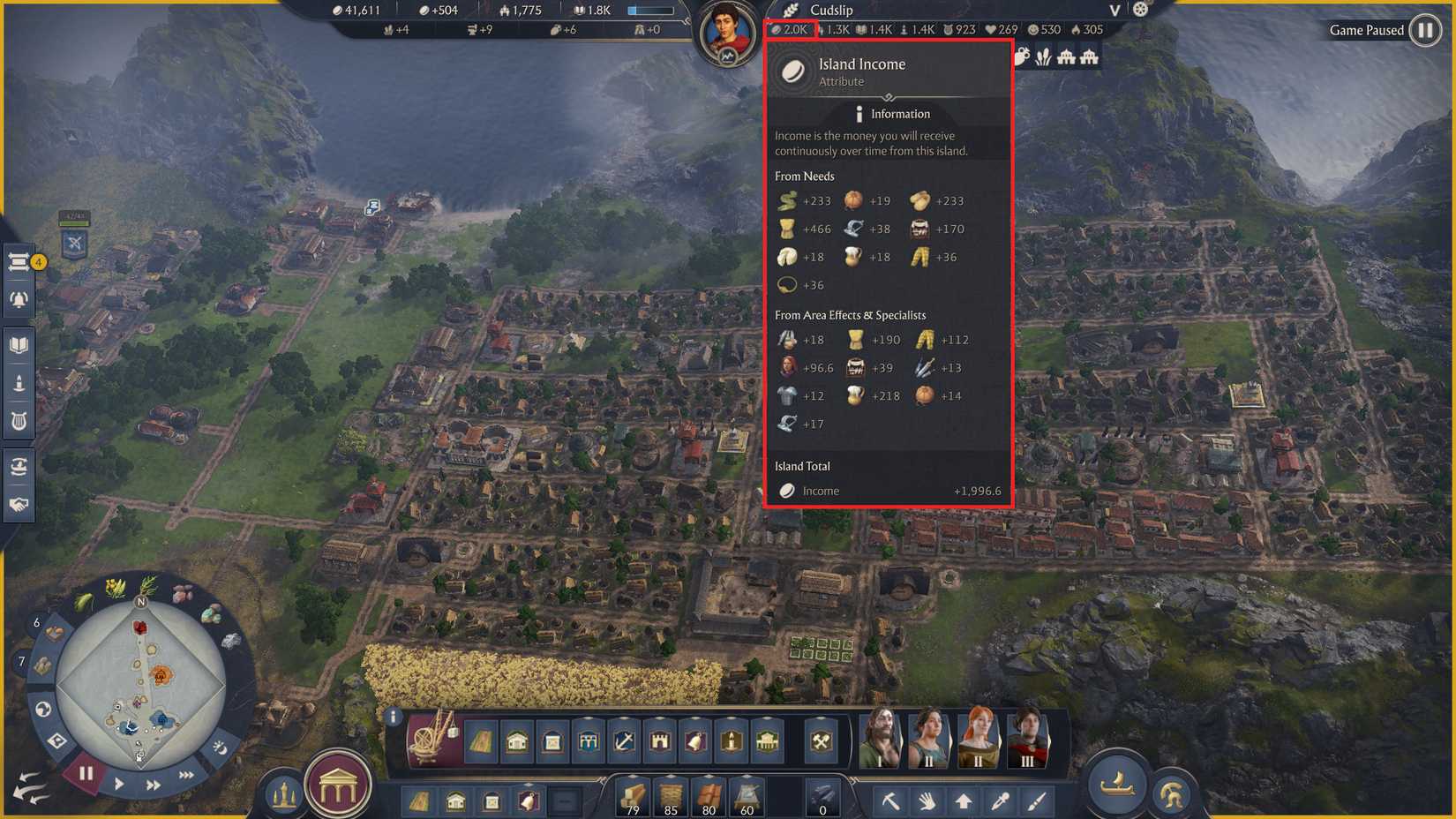This screenshot has width=1456, height=819.
Task: Expand the candle buildings category arrow
Action: point(732,718)
